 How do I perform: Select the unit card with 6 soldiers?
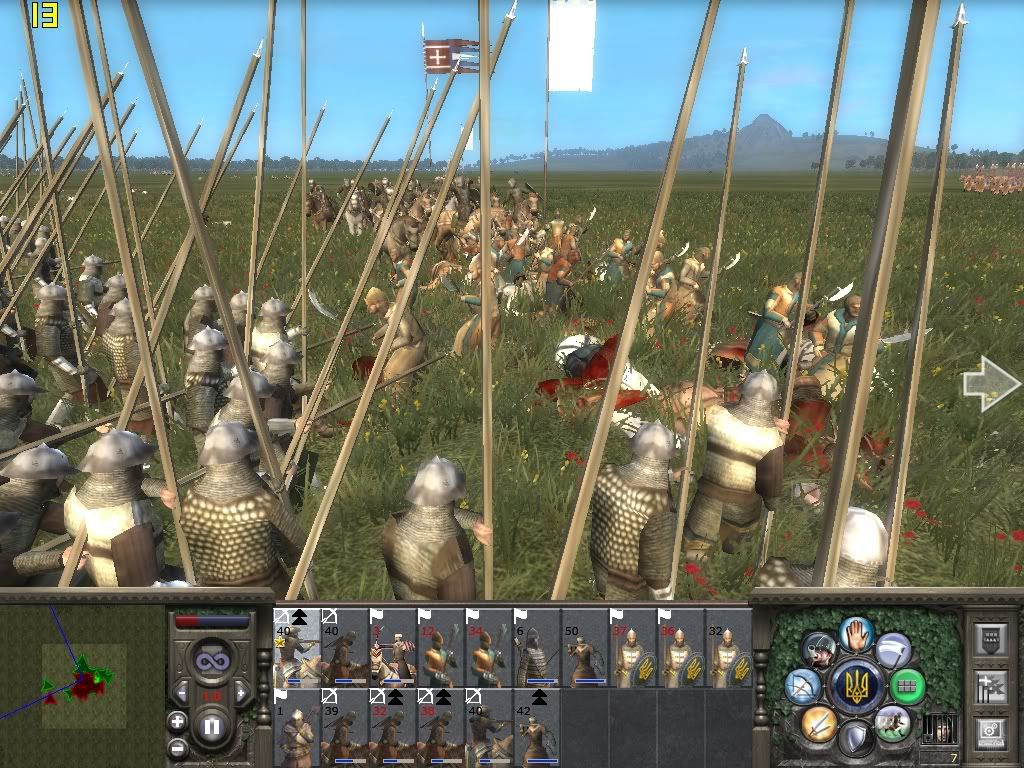pyautogui.click(x=537, y=648)
